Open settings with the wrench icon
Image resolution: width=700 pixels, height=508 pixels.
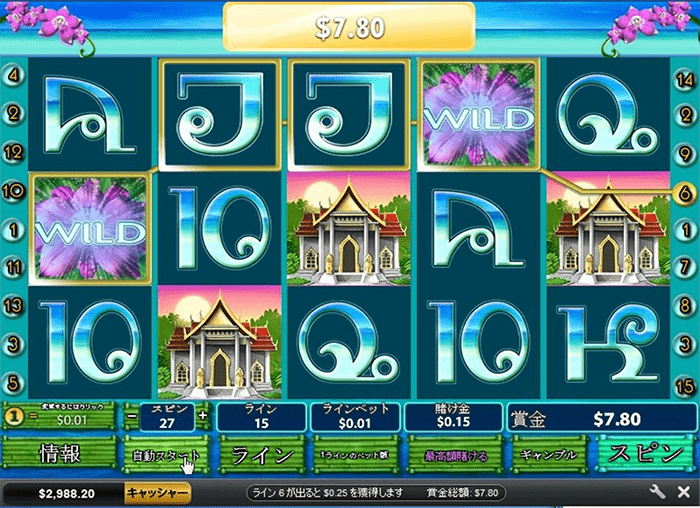click(657, 493)
